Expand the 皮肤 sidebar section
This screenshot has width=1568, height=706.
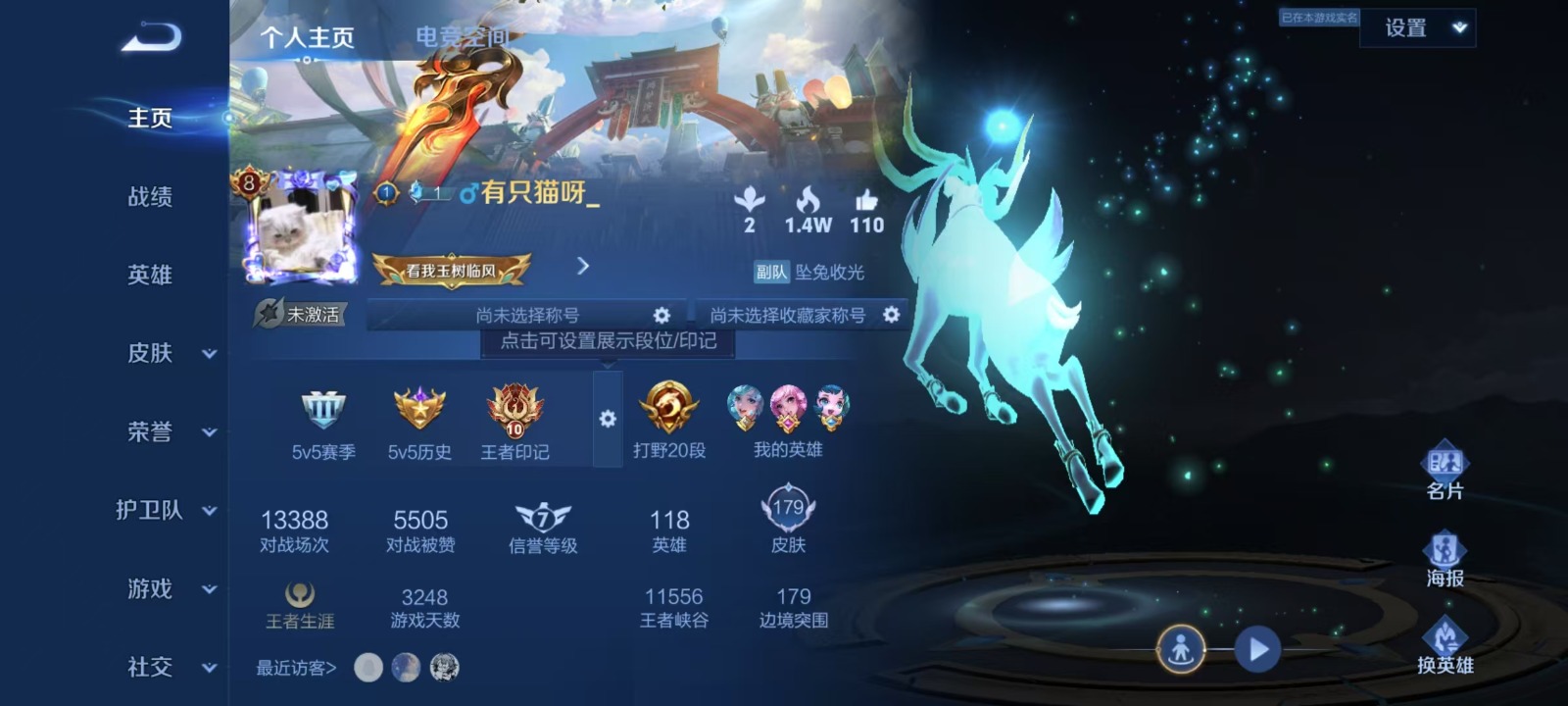pos(167,353)
